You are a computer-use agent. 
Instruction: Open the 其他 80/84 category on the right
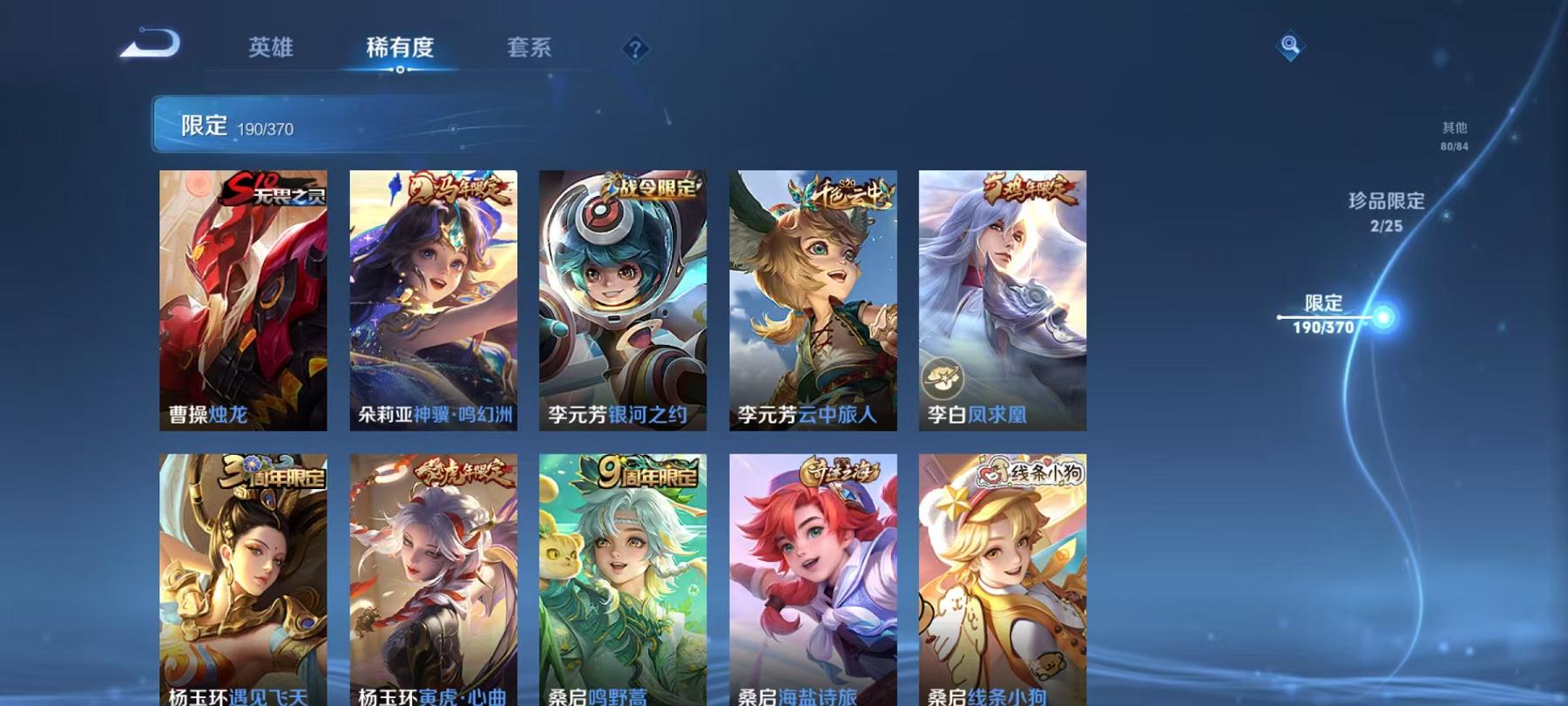coord(1453,135)
